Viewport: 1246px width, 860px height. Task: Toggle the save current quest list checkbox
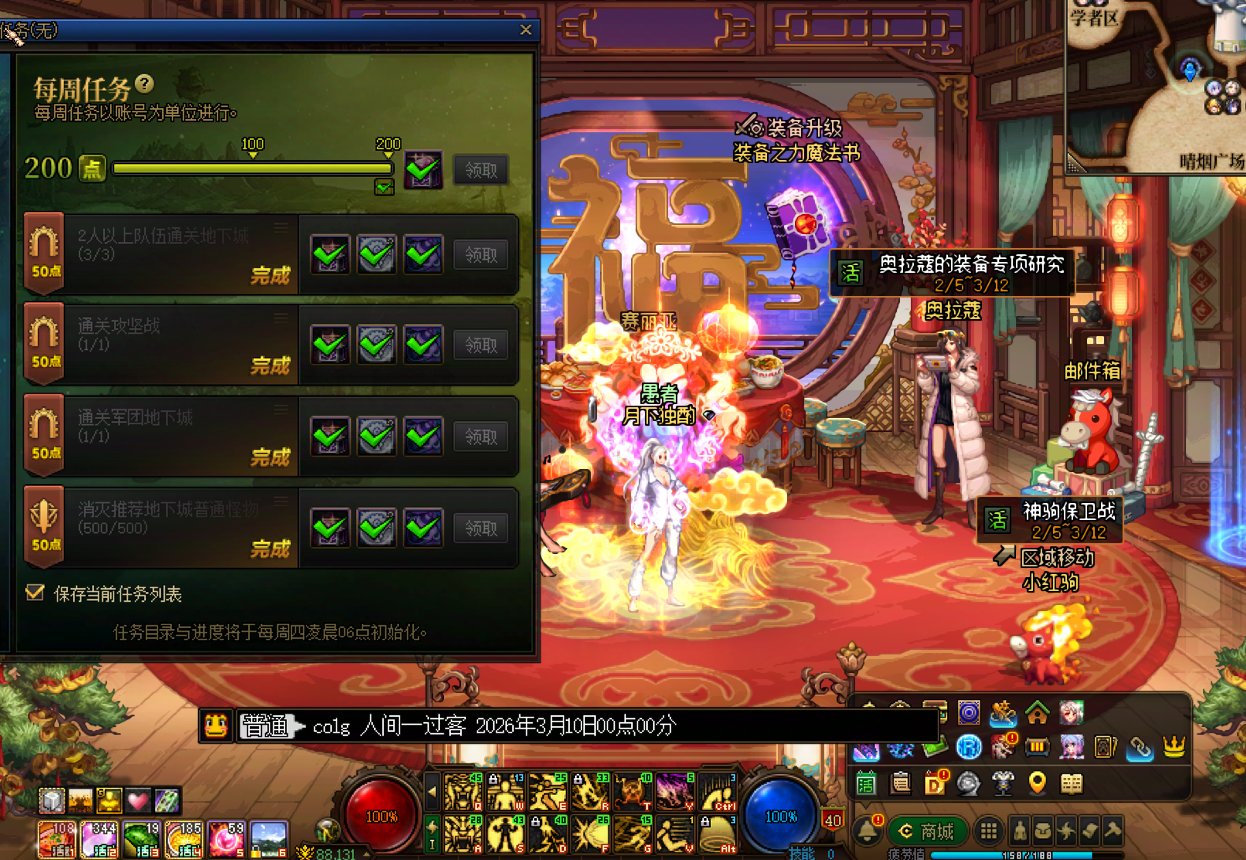(x=36, y=593)
